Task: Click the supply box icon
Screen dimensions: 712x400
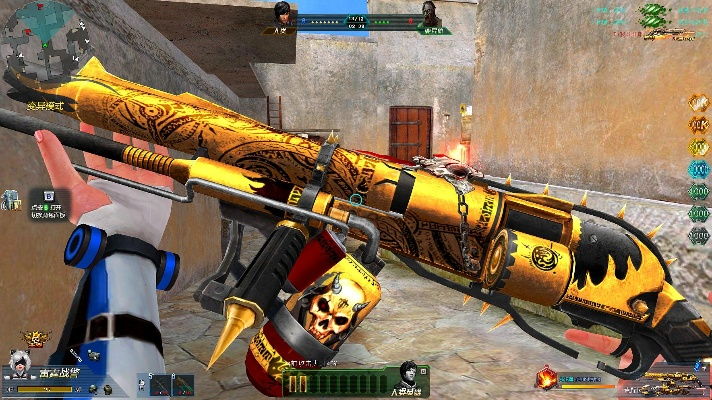Action: tap(48, 197)
